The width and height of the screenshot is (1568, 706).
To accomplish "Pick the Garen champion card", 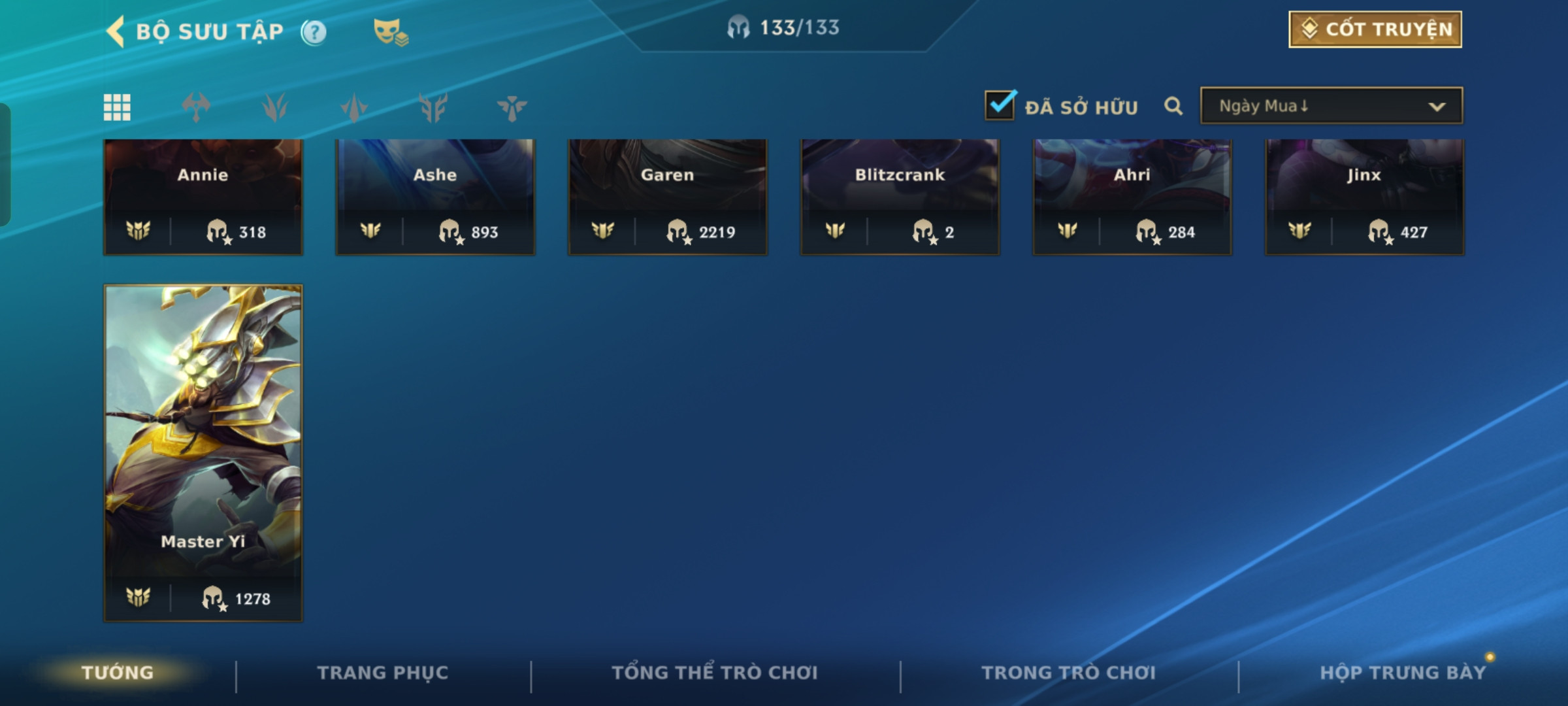I will [x=668, y=196].
